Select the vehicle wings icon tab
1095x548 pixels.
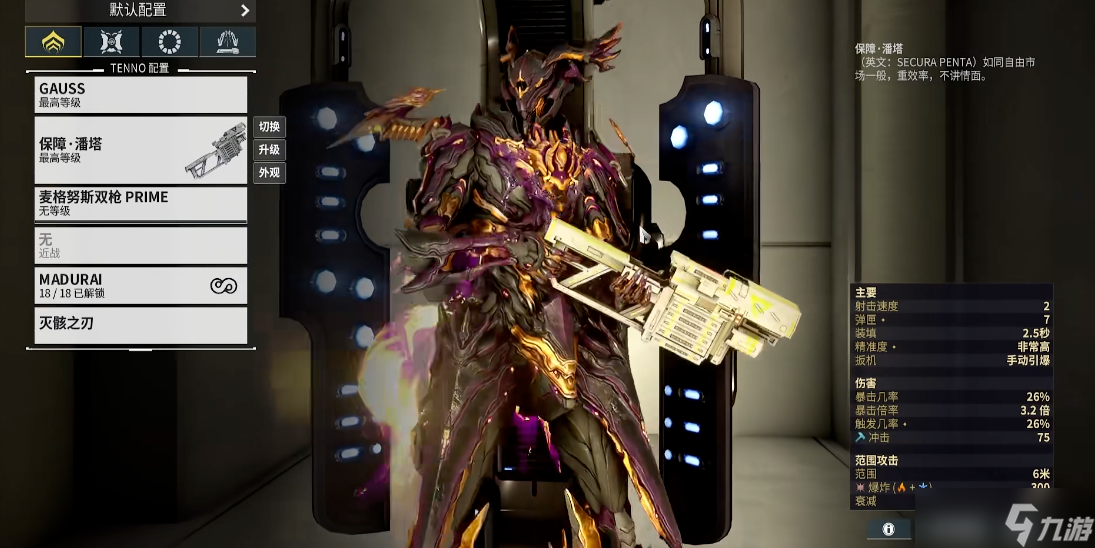(227, 42)
